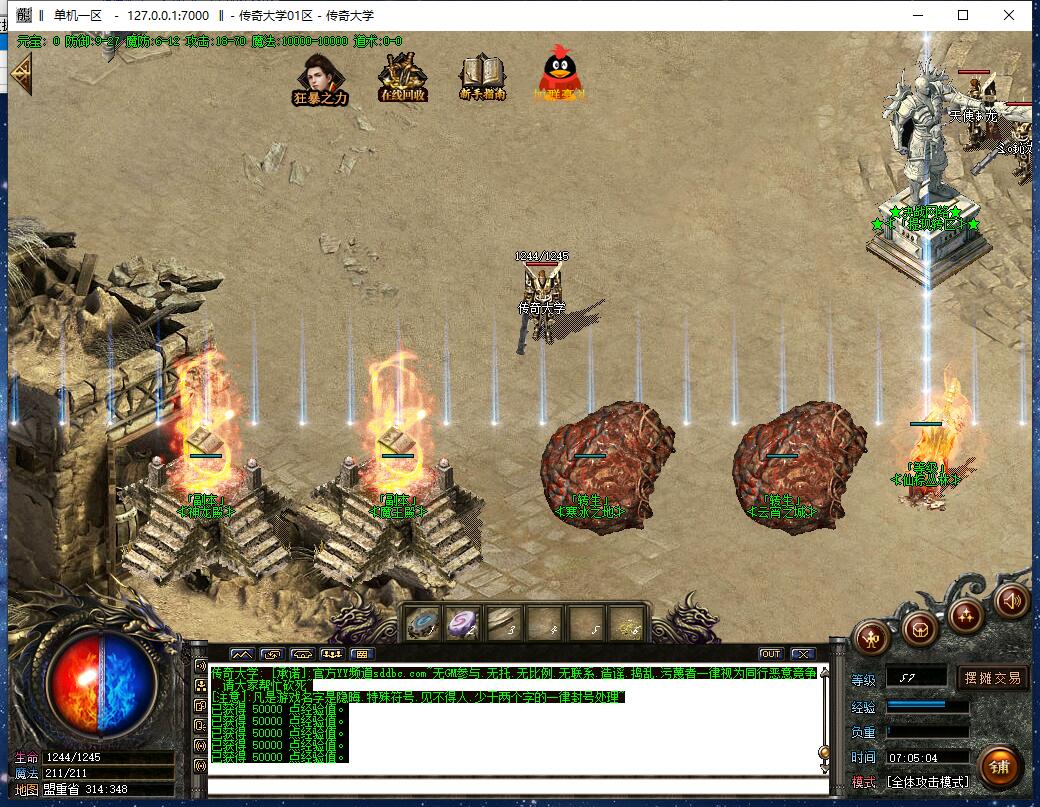This screenshot has height=807, width=1040.
Task: Open the bag inventory round button
Action: [x=919, y=629]
